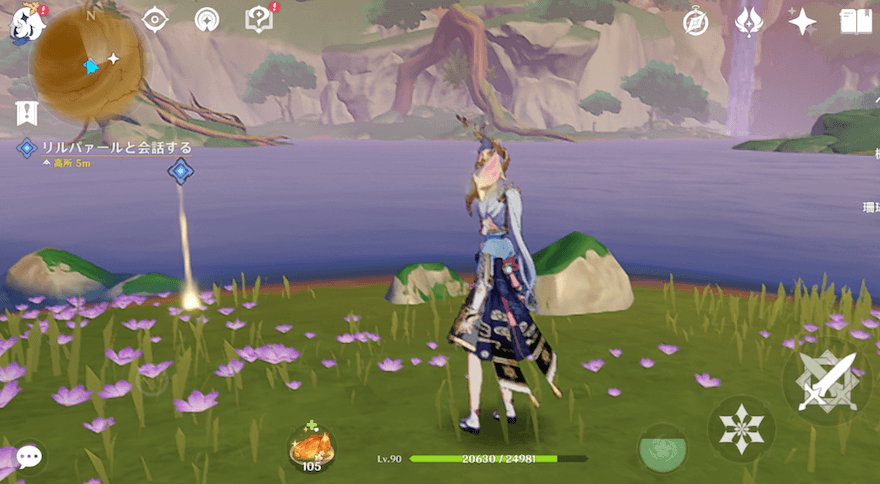
Task: Open the compass adventure handbook icon
Action: click(696, 21)
